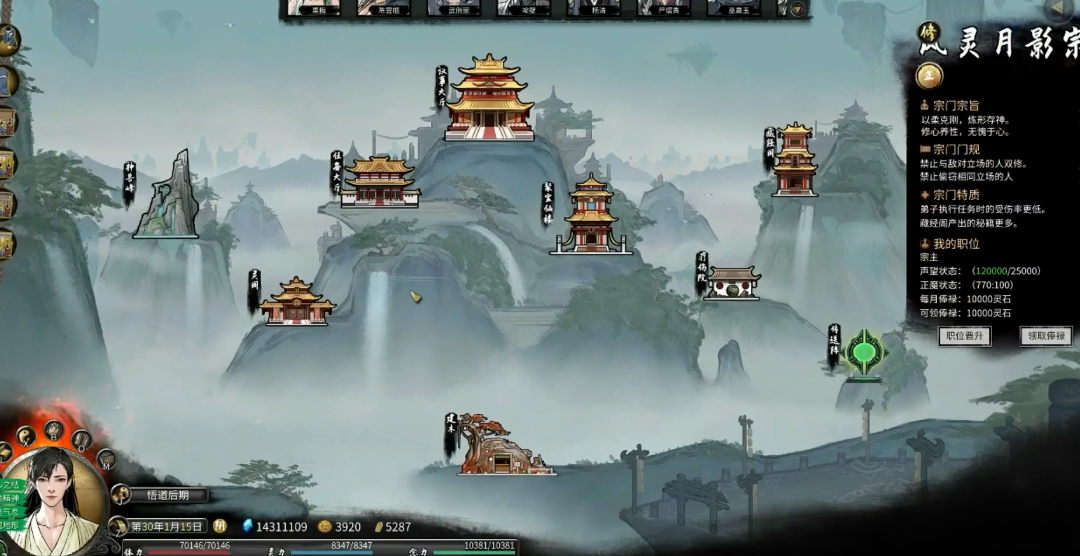Enter the 议事大厅 council hall building

489,98
